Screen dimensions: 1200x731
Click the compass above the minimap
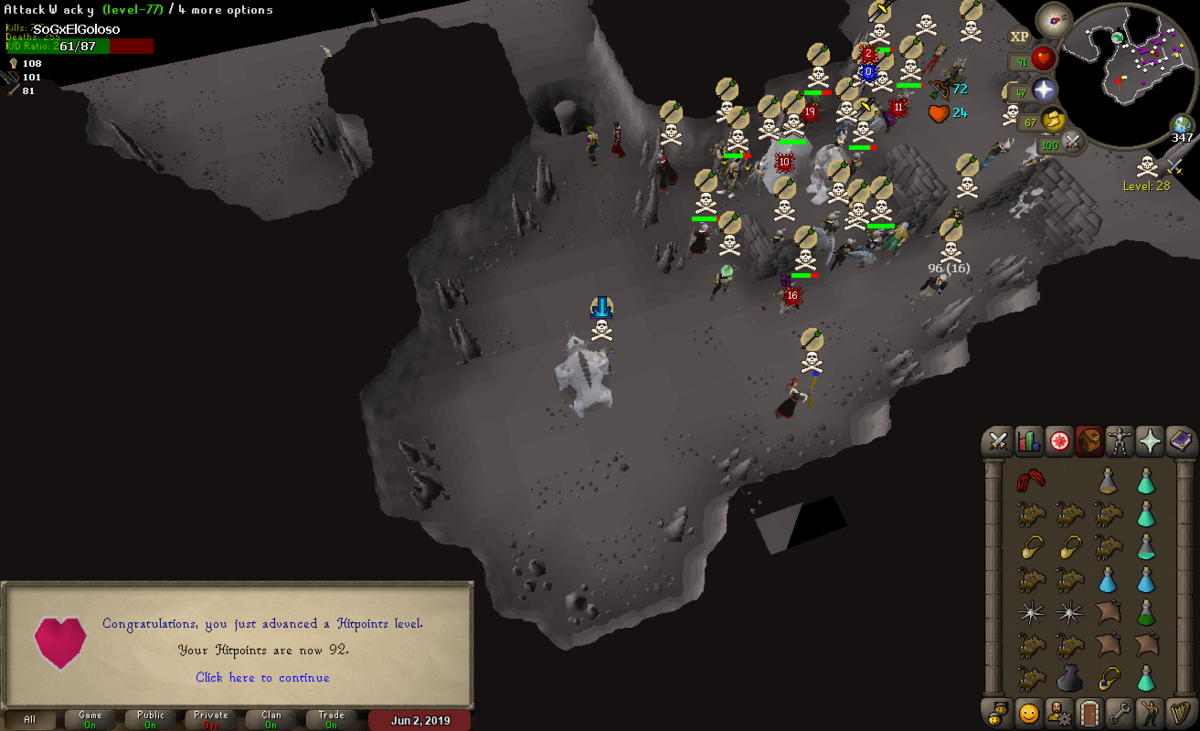coord(1053,19)
